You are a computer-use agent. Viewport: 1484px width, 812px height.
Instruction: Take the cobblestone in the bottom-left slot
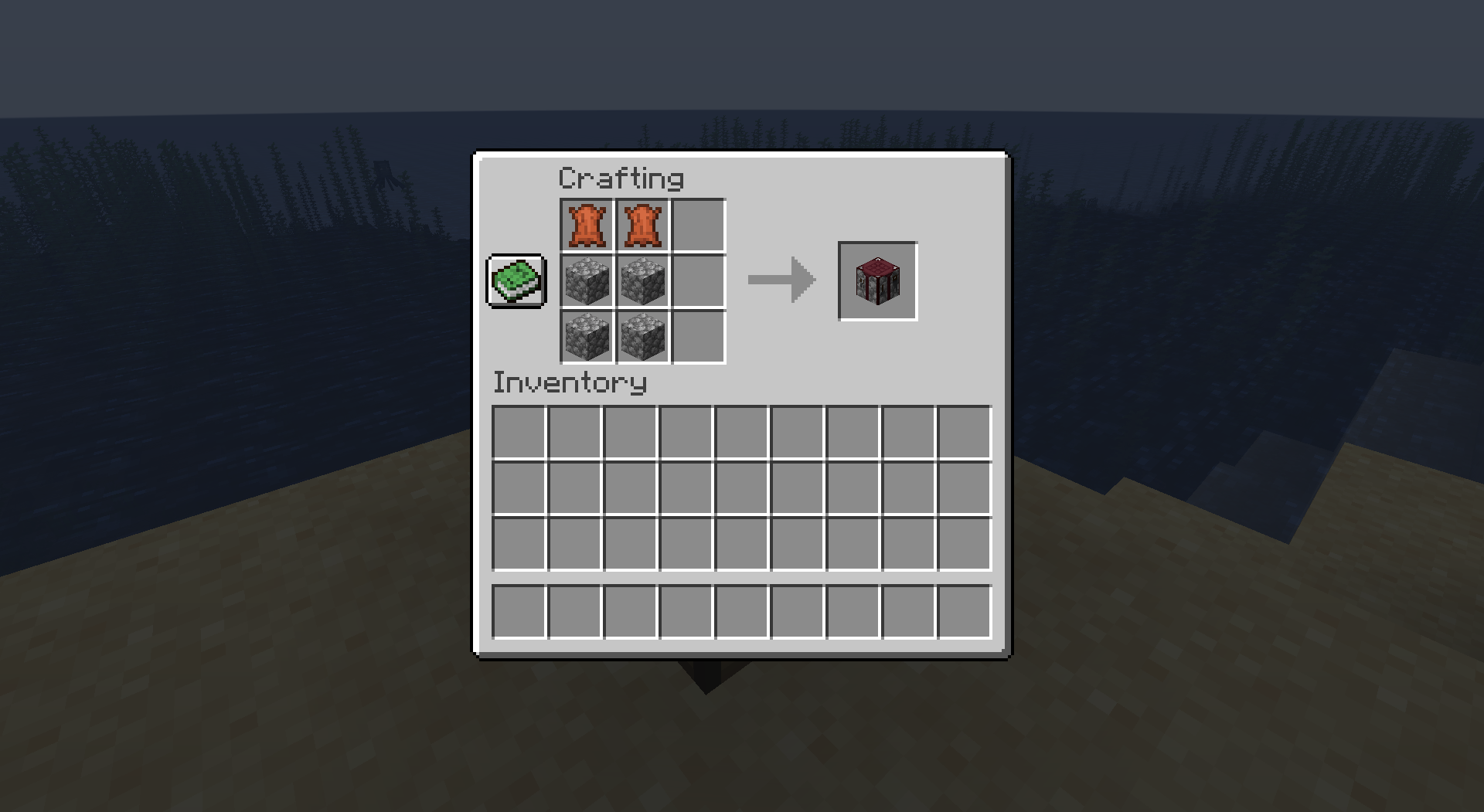tap(587, 336)
